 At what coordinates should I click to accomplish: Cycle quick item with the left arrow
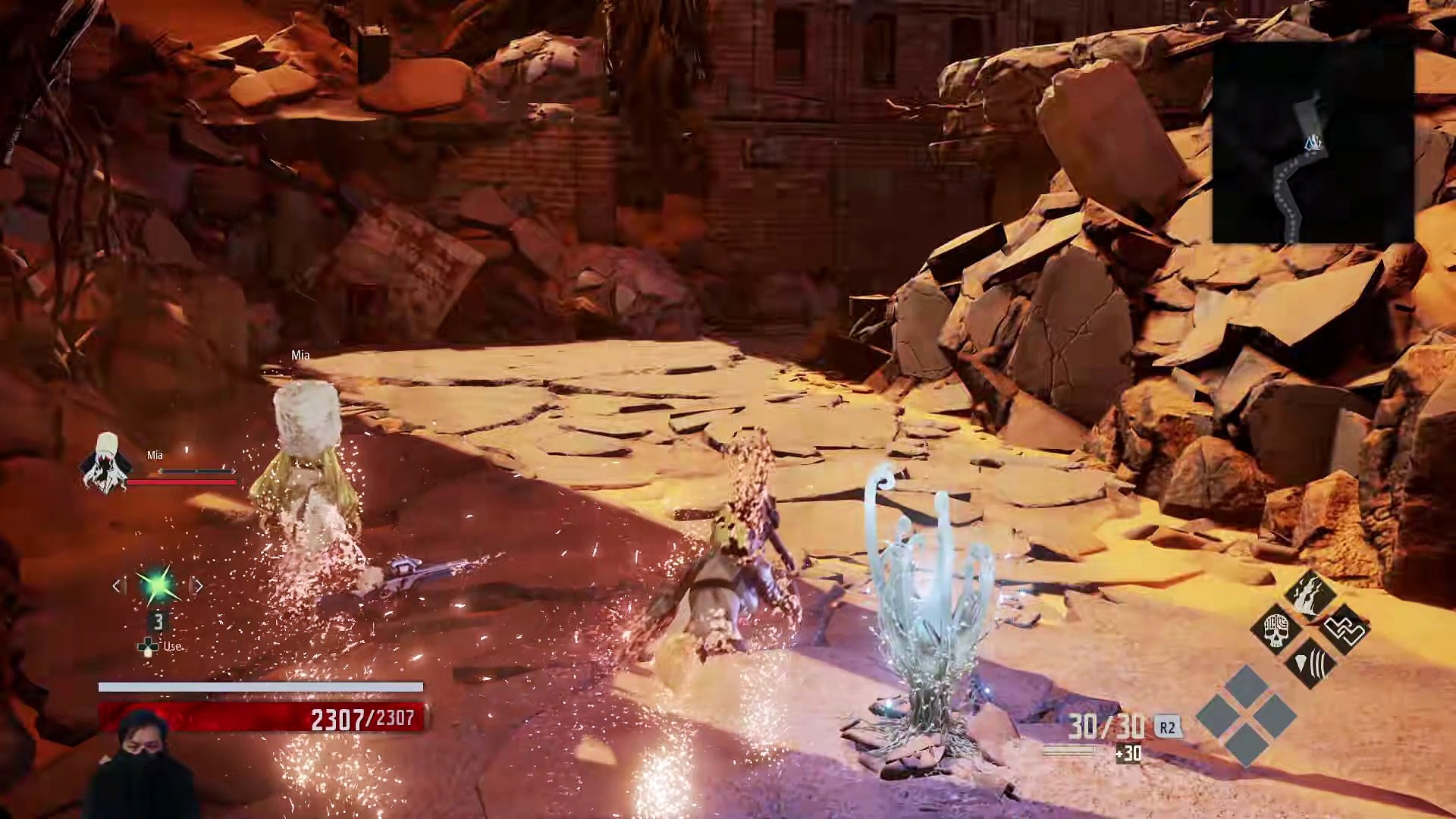[118, 585]
